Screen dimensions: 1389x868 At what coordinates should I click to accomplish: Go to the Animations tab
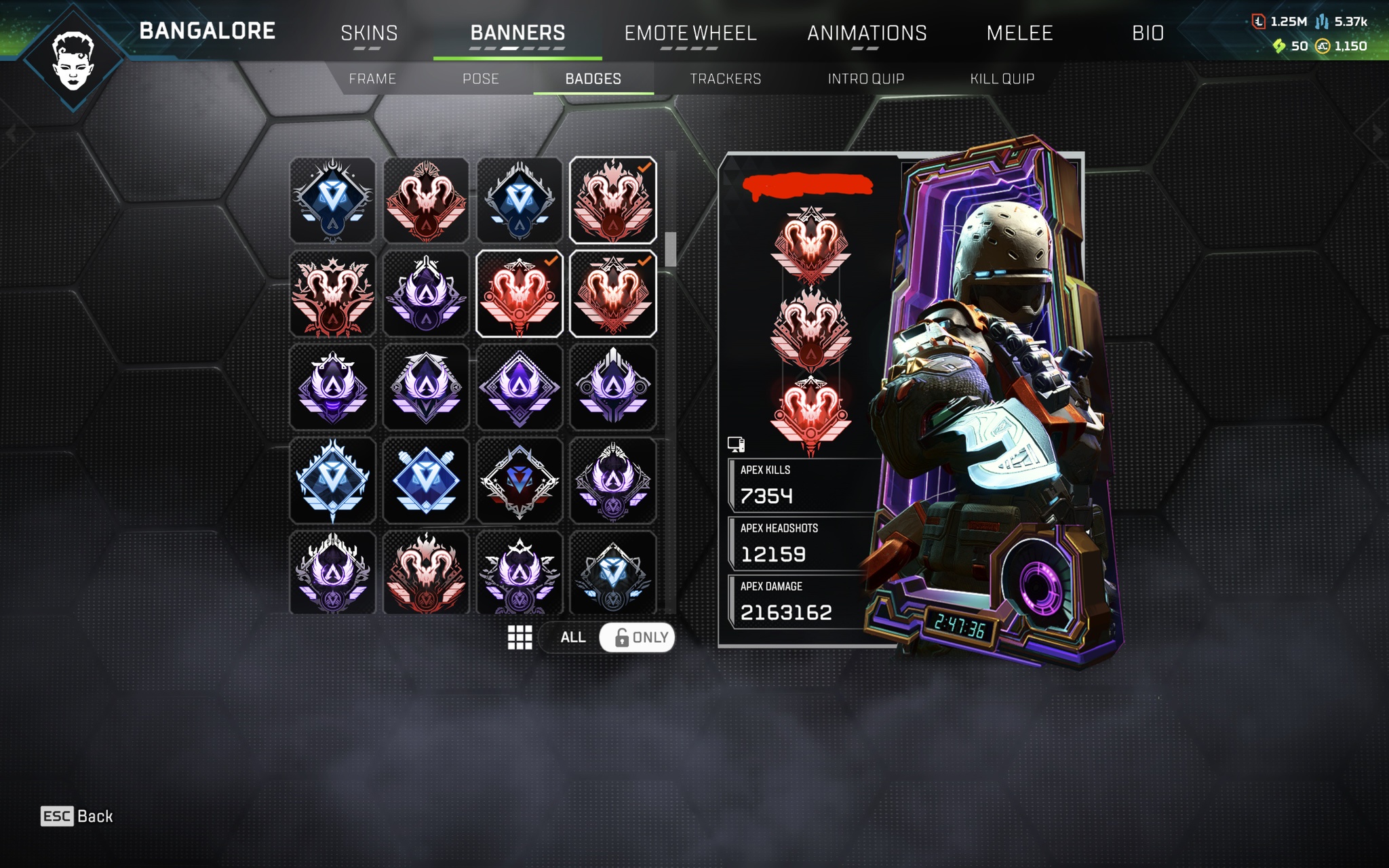click(x=866, y=33)
